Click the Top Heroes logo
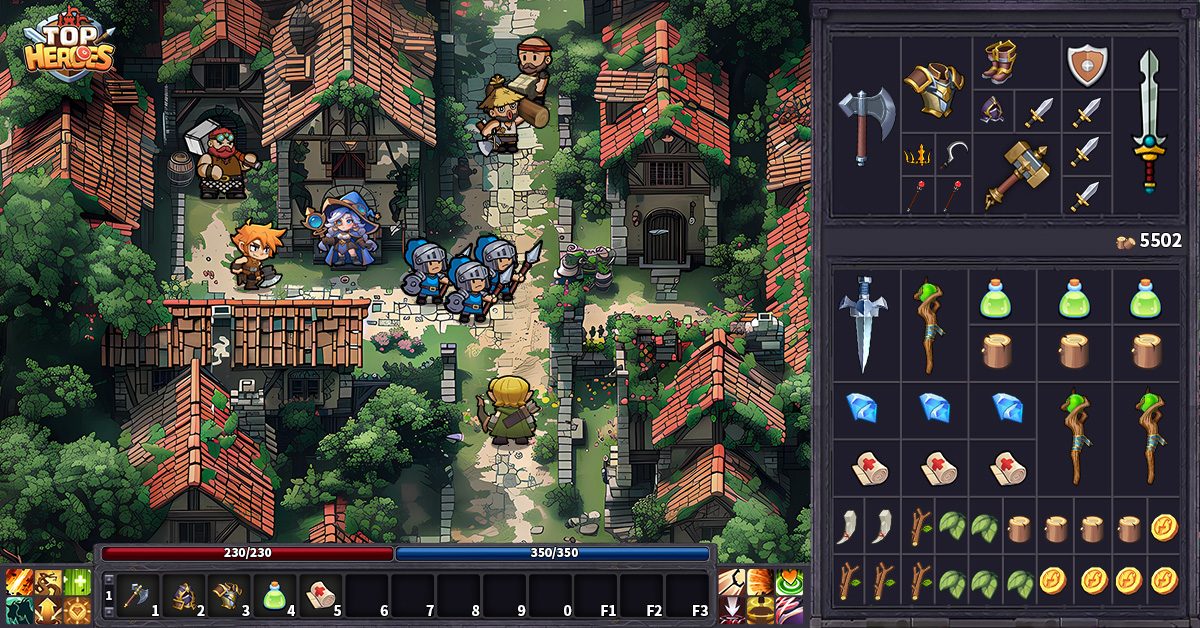 (67, 47)
